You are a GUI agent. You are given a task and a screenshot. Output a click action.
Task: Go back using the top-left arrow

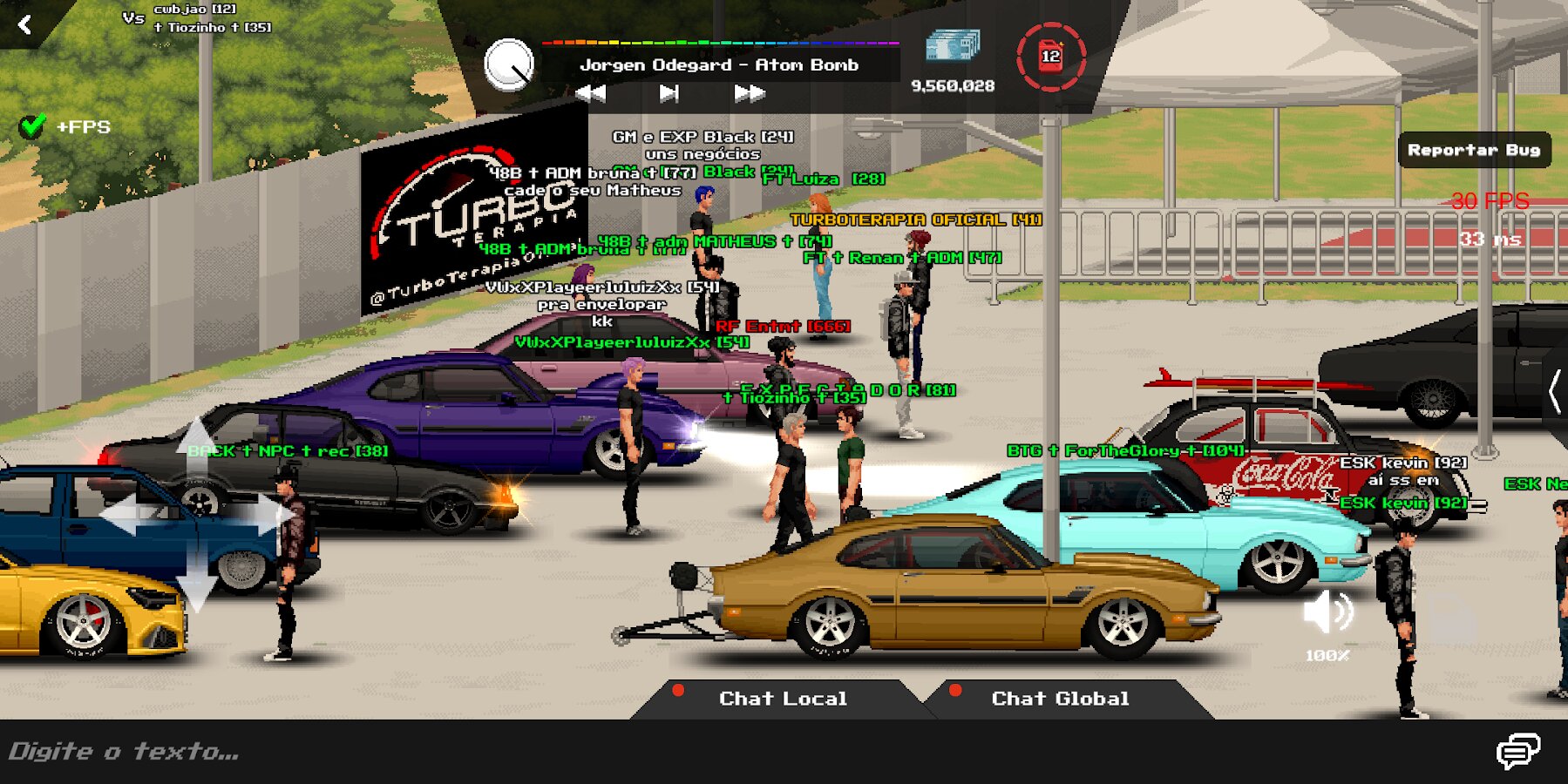pyautogui.click(x=24, y=24)
